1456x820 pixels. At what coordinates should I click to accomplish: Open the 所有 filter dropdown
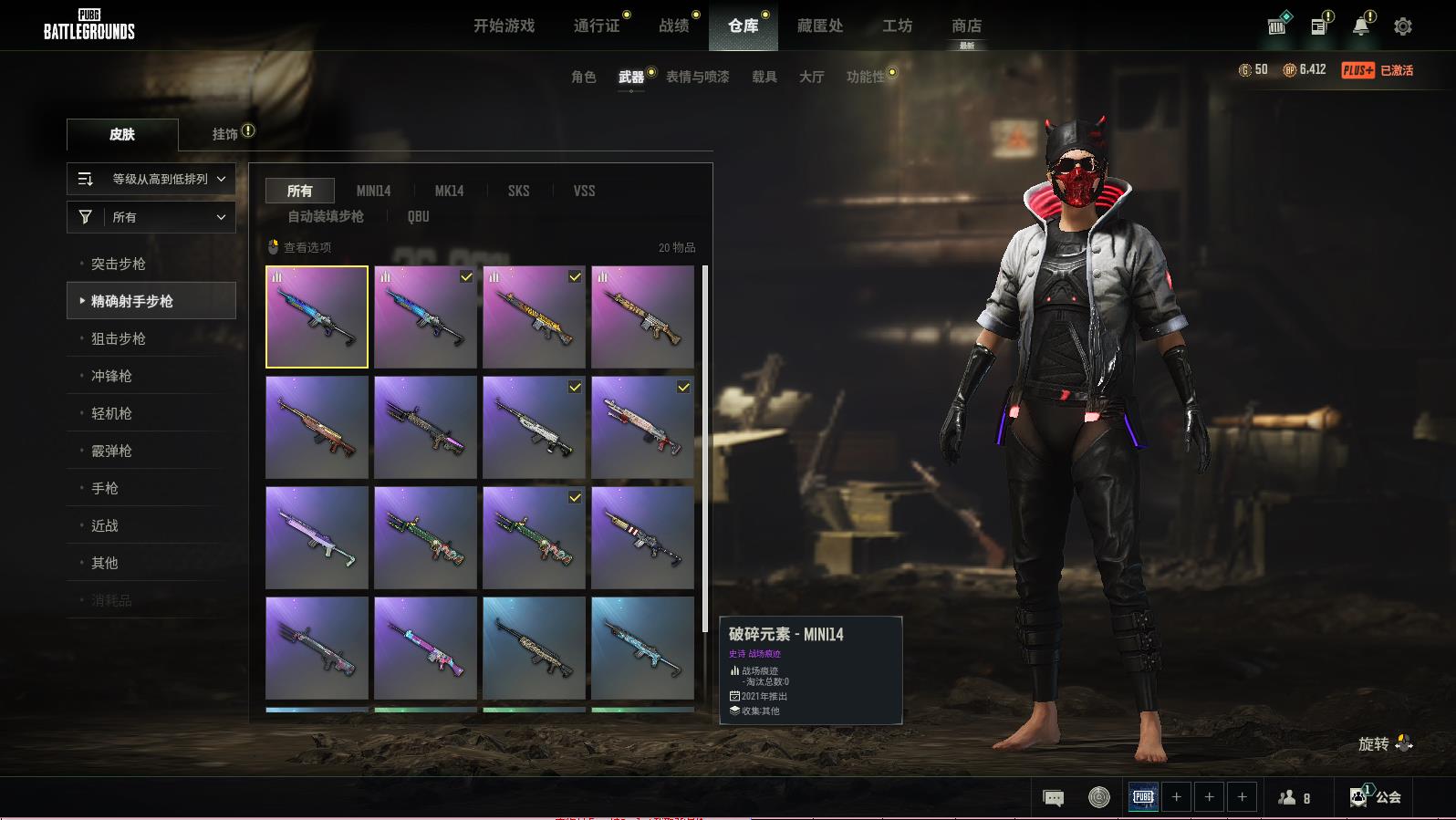pos(151,217)
